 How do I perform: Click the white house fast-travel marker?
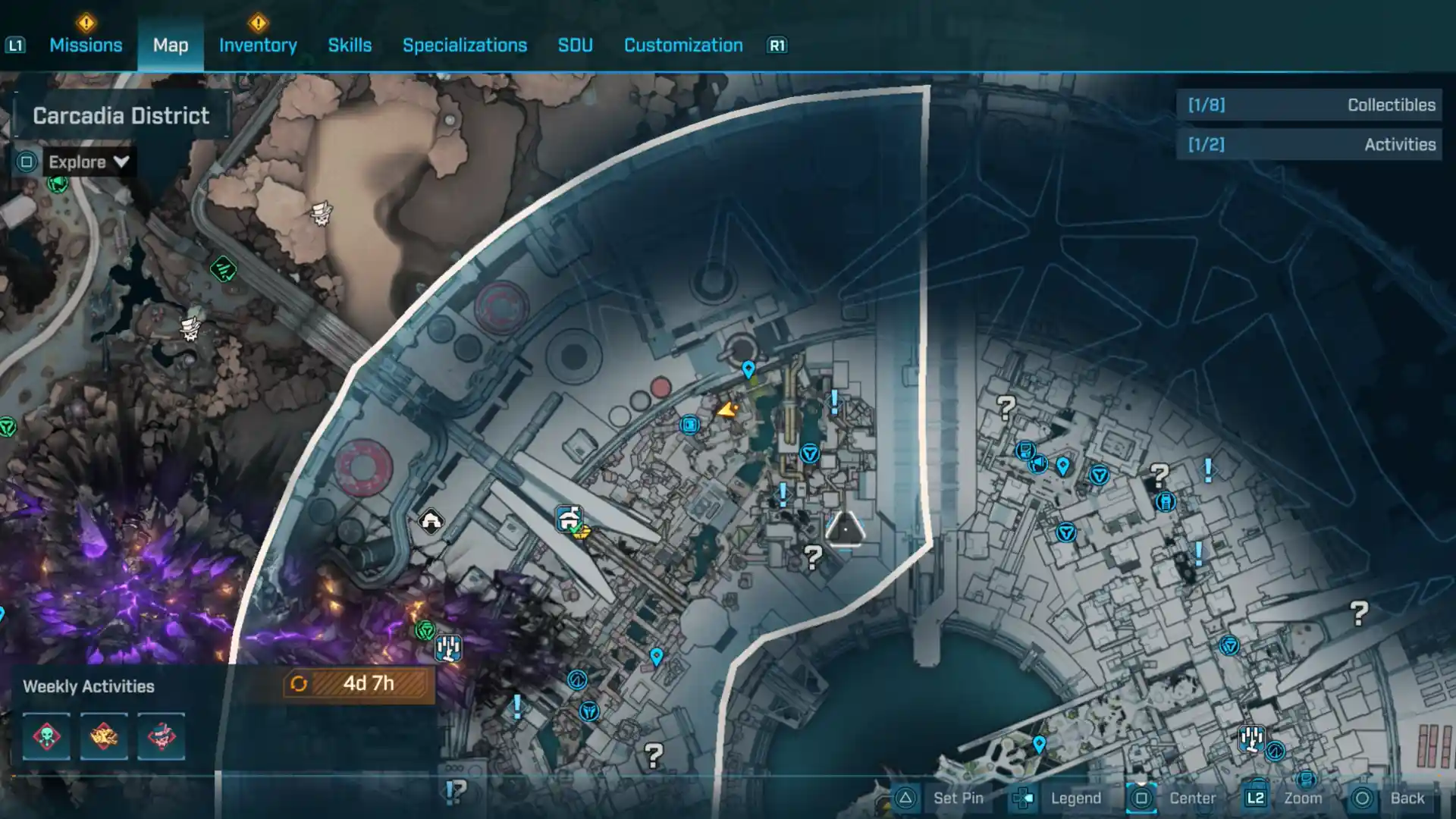click(431, 522)
